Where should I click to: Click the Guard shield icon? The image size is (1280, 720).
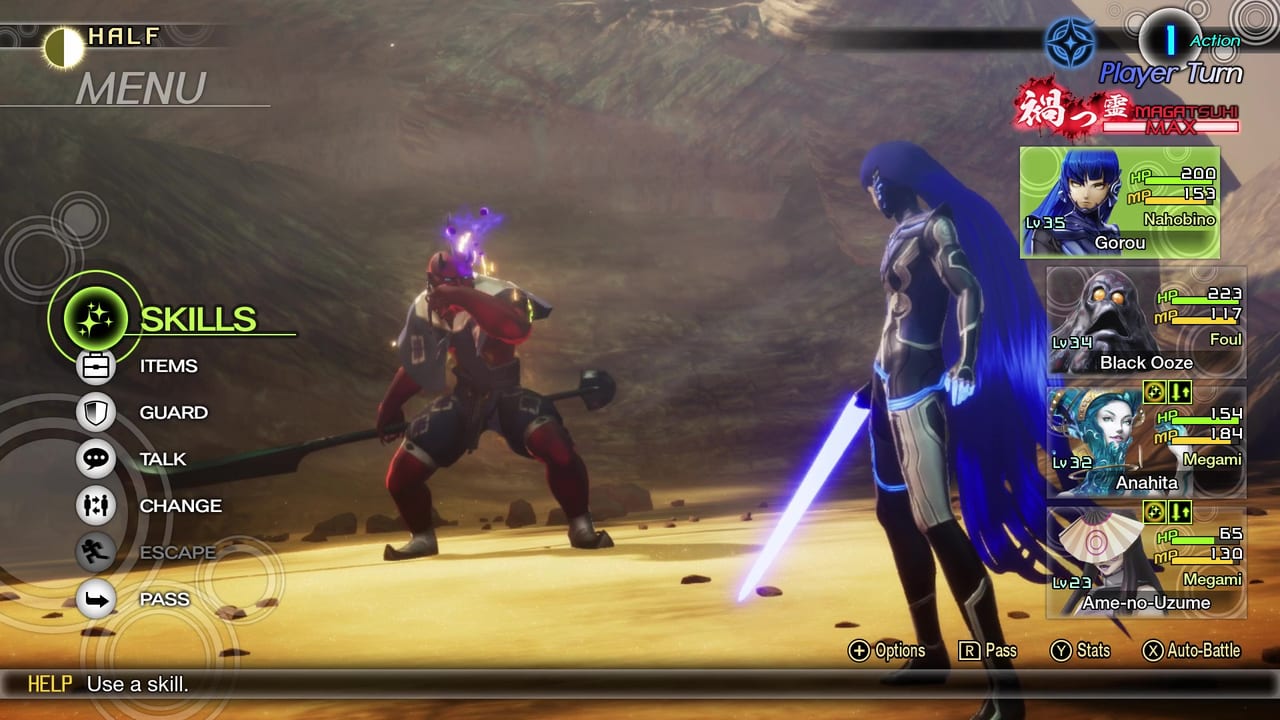tap(95, 412)
